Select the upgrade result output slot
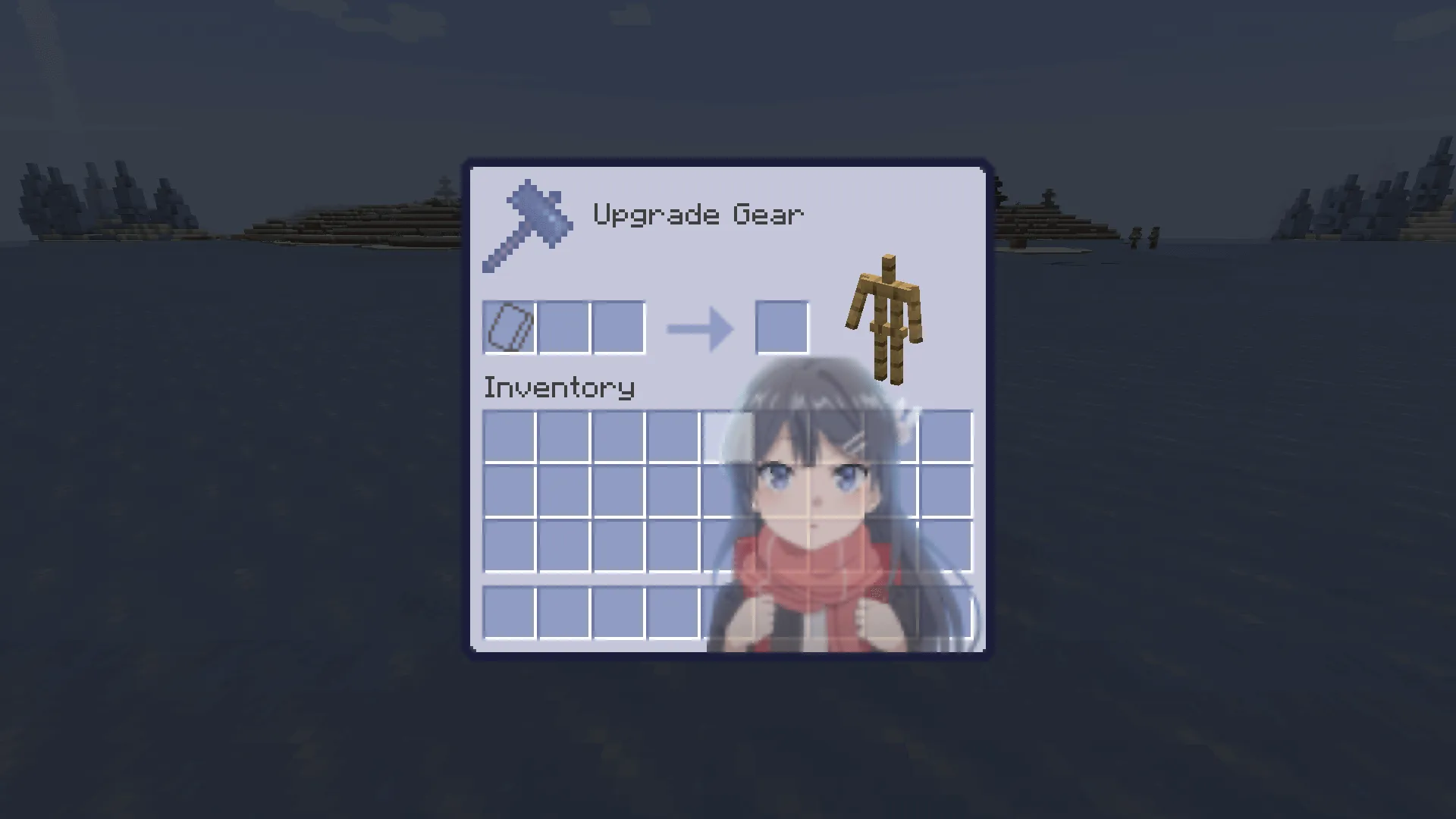 click(x=781, y=326)
